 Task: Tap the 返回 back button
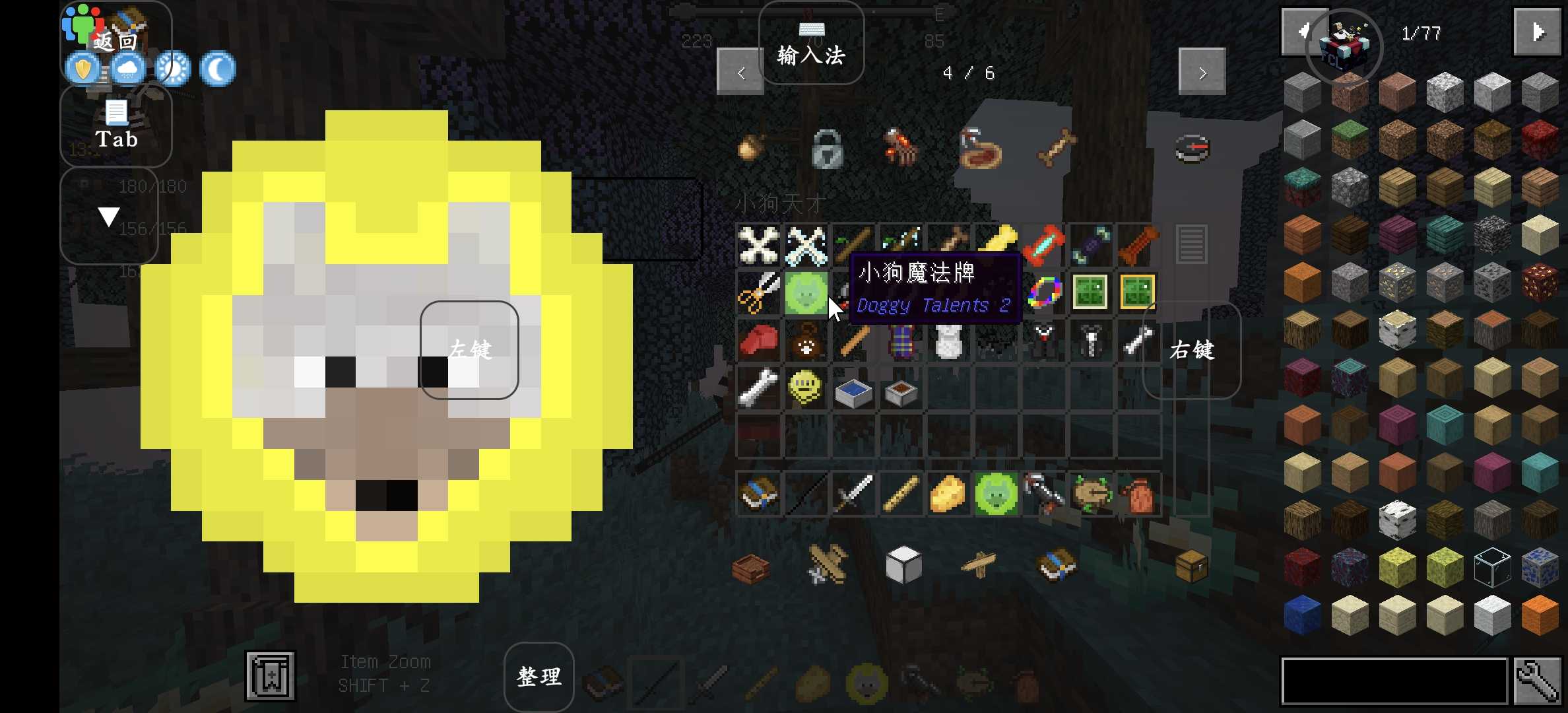coord(115,41)
